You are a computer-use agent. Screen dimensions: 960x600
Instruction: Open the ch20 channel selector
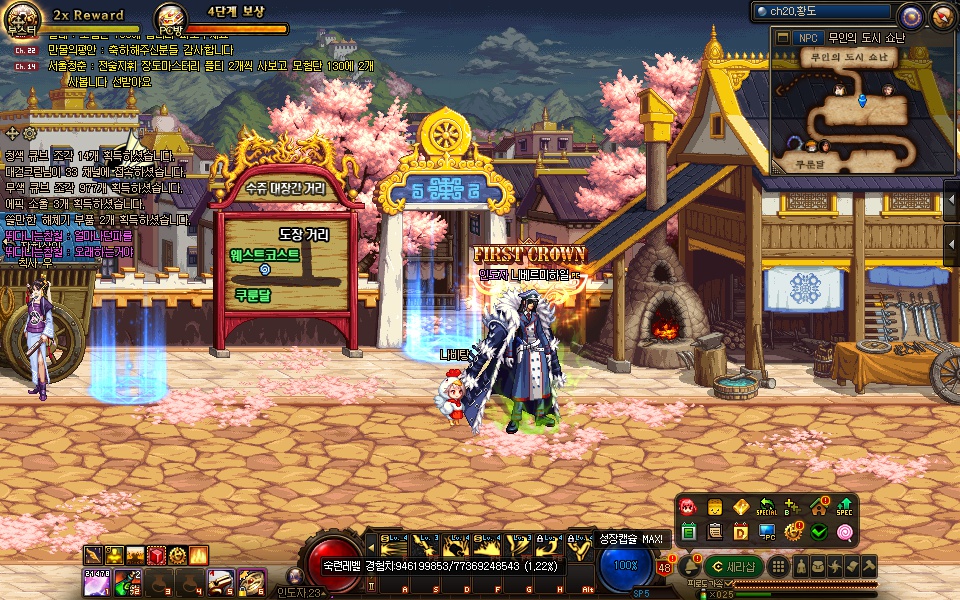pyautogui.click(x=822, y=12)
